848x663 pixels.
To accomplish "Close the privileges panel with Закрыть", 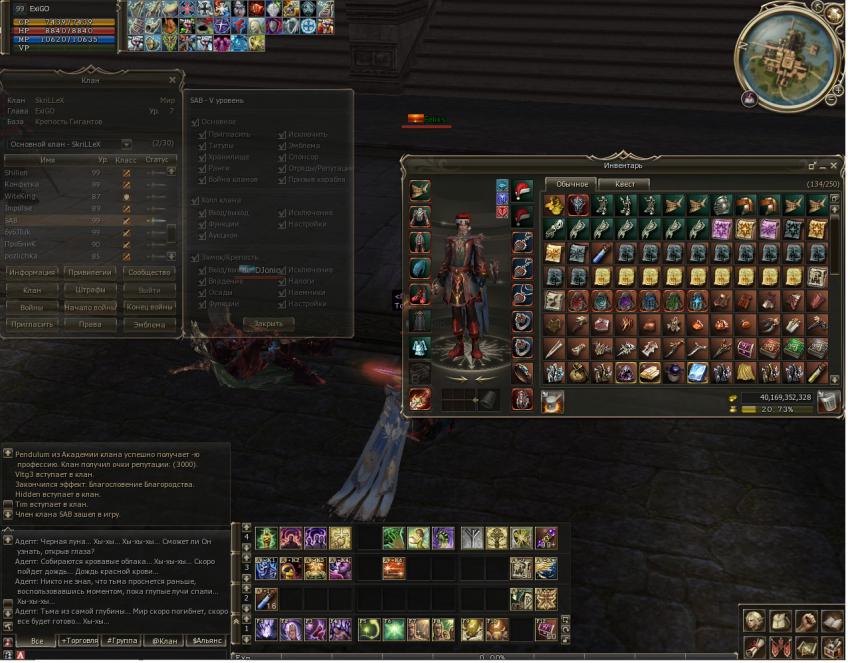I will (268, 324).
